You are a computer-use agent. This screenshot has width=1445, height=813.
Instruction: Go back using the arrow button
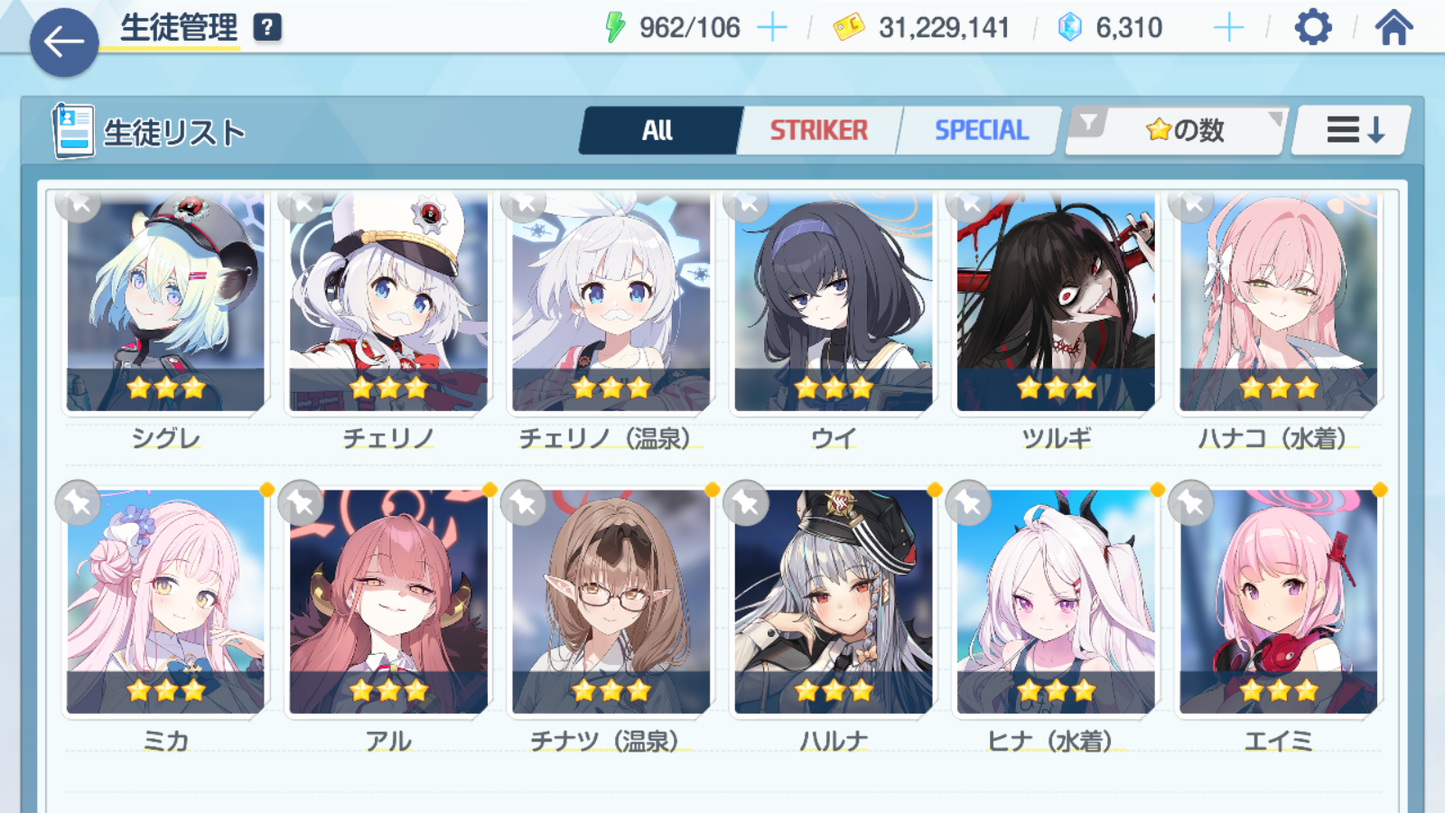(64, 42)
